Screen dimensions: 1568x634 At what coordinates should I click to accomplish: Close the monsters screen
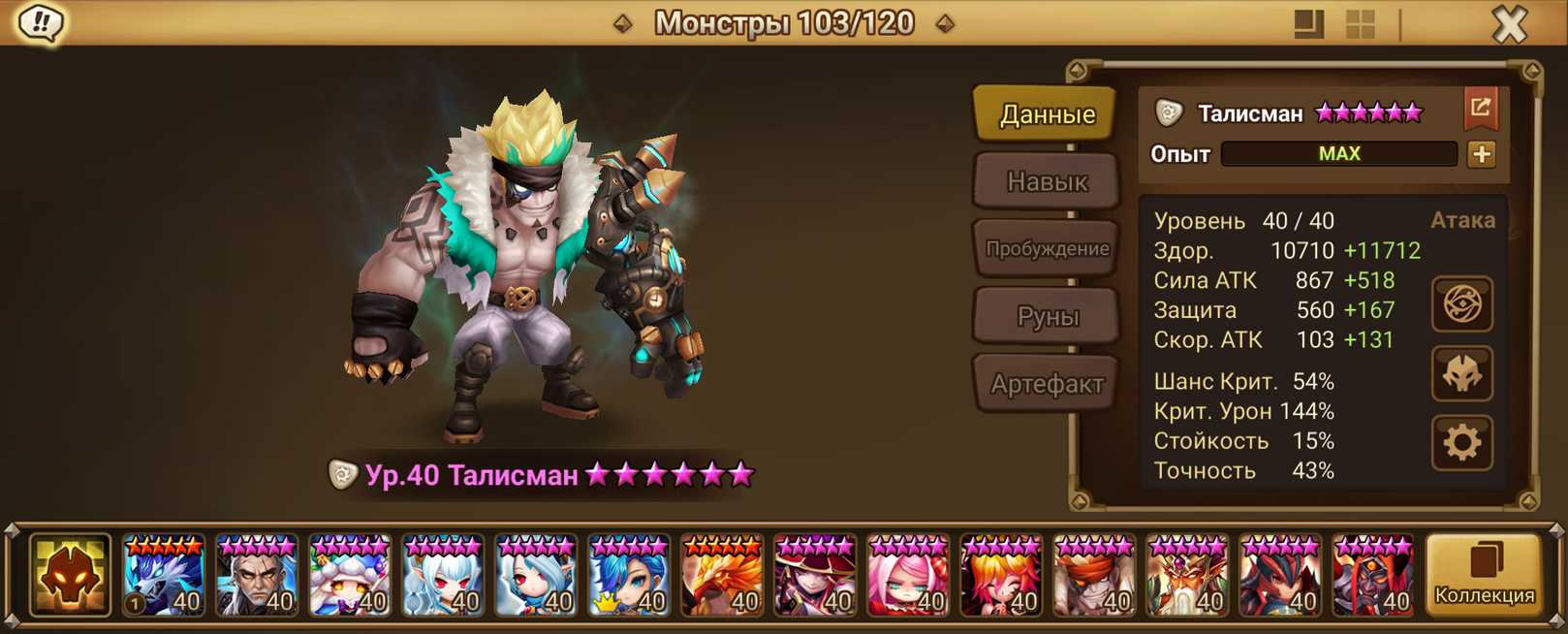tap(1509, 23)
